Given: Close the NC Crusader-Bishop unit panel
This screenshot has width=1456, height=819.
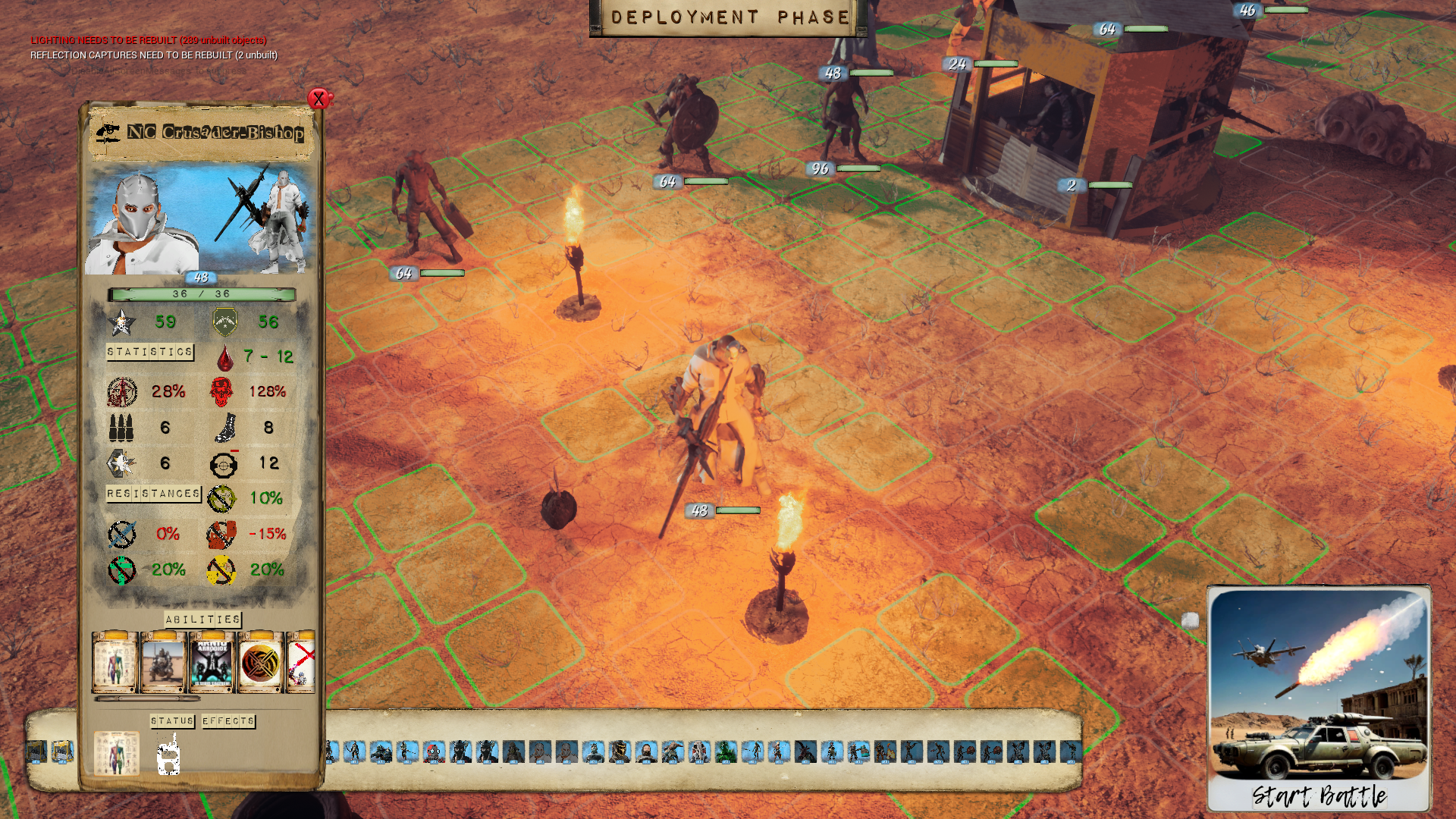Looking at the screenshot, I should pos(319,99).
